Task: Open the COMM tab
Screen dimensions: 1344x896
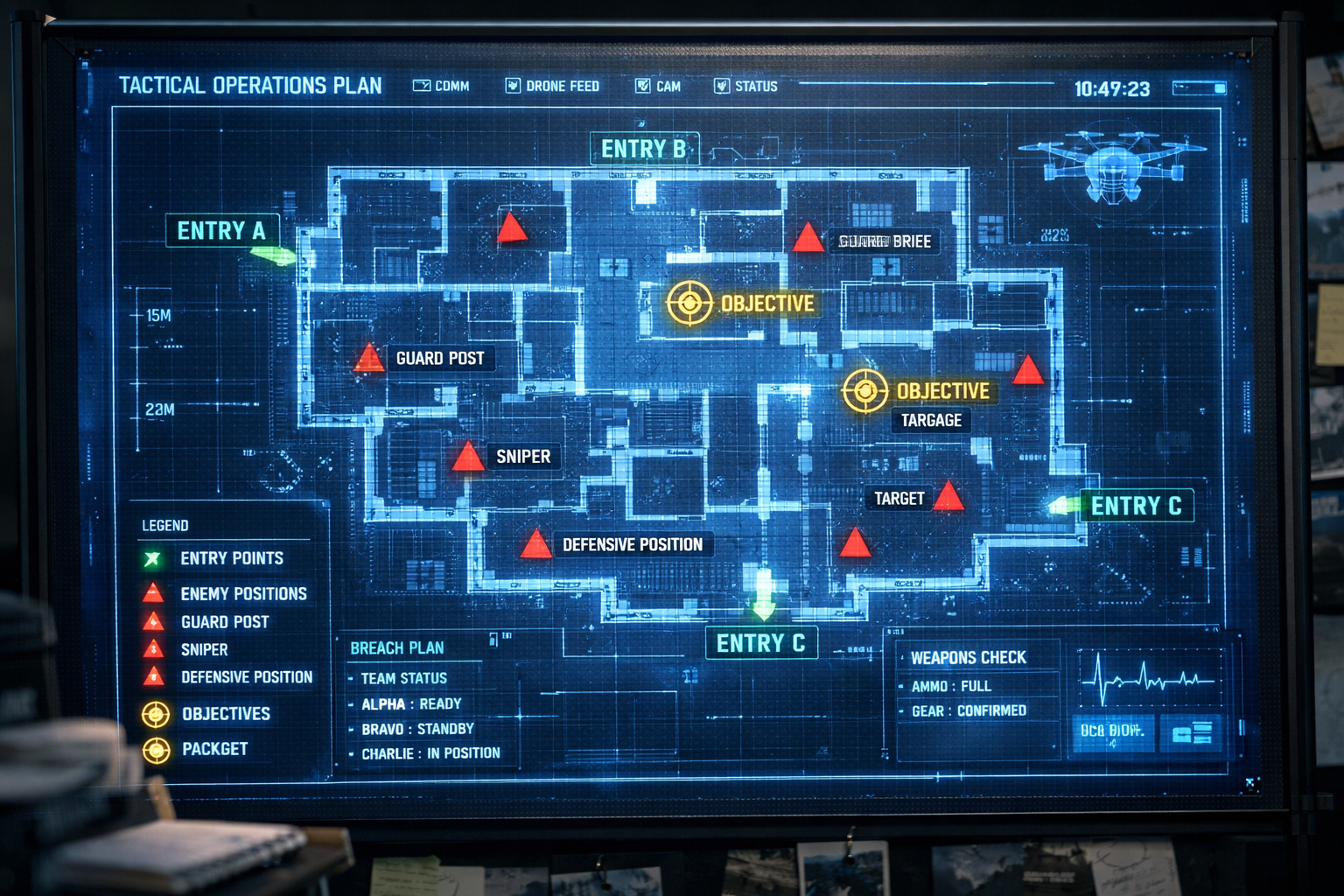Action: pyautogui.click(x=442, y=86)
